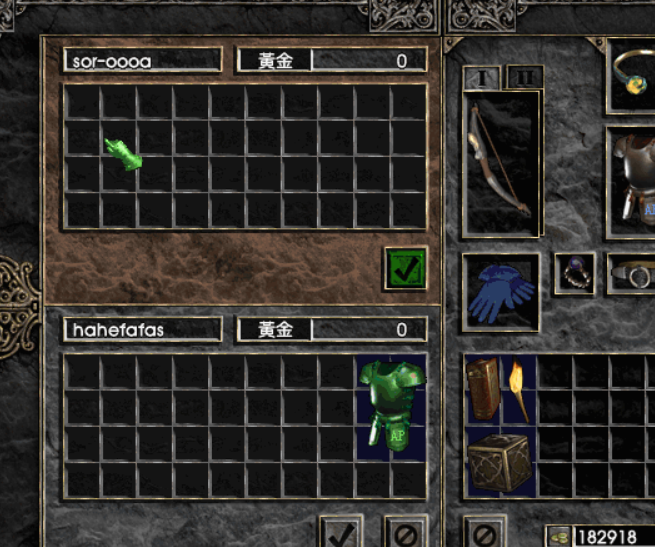Click sor-oooa's green checked accept box
This screenshot has height=547, width=655.
(405, 268)
